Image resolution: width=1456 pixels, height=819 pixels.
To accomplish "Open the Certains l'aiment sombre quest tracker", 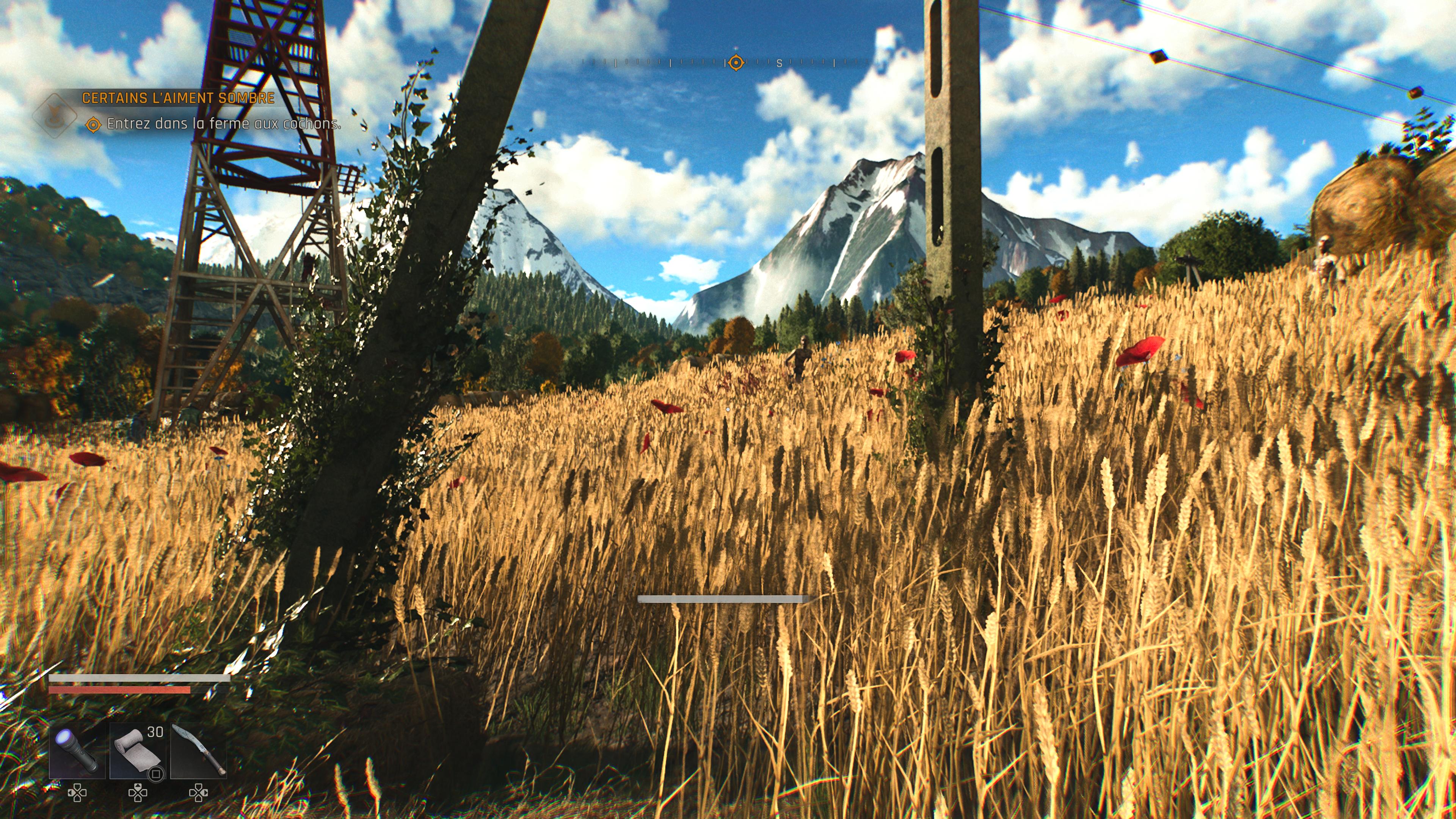I will [x=178, y=98].
